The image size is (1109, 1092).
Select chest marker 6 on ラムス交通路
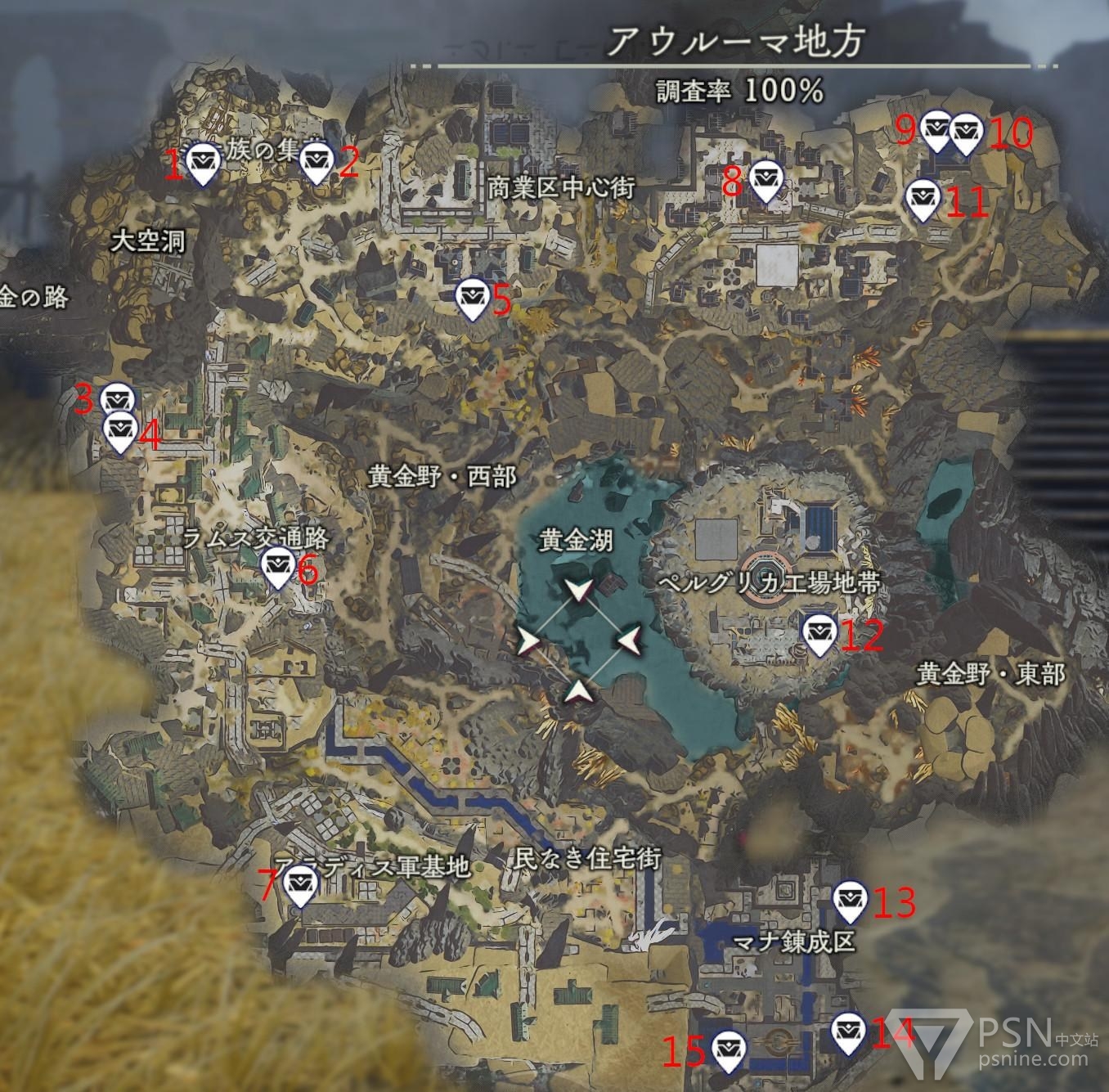pyautogui.click(x=277, y=566)
